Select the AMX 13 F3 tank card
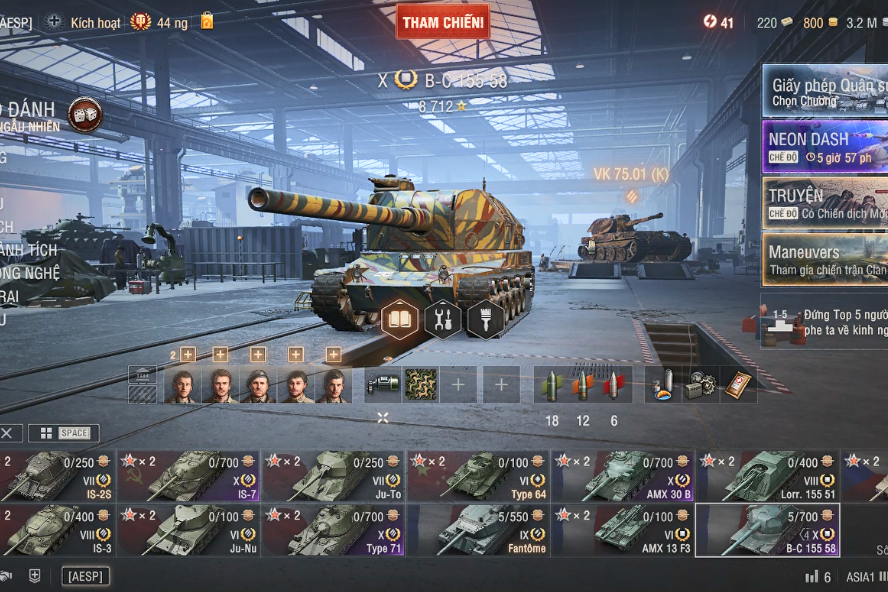Screen dimensions: 888x592 coord(621,530)
